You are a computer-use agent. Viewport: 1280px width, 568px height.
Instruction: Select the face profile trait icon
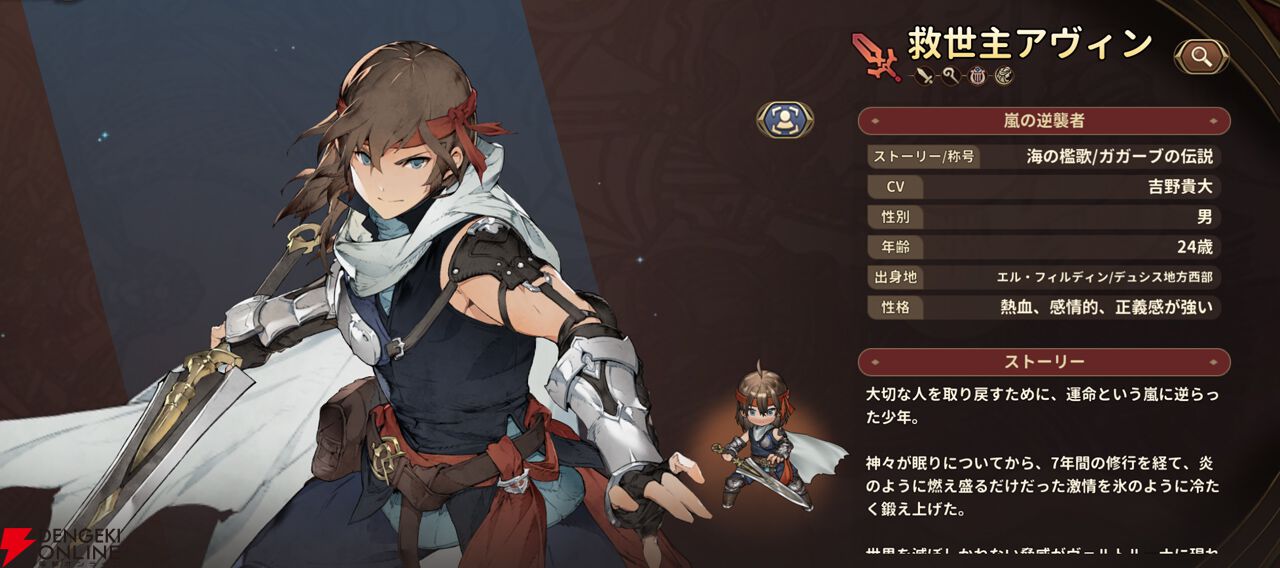pos(1003,76)
